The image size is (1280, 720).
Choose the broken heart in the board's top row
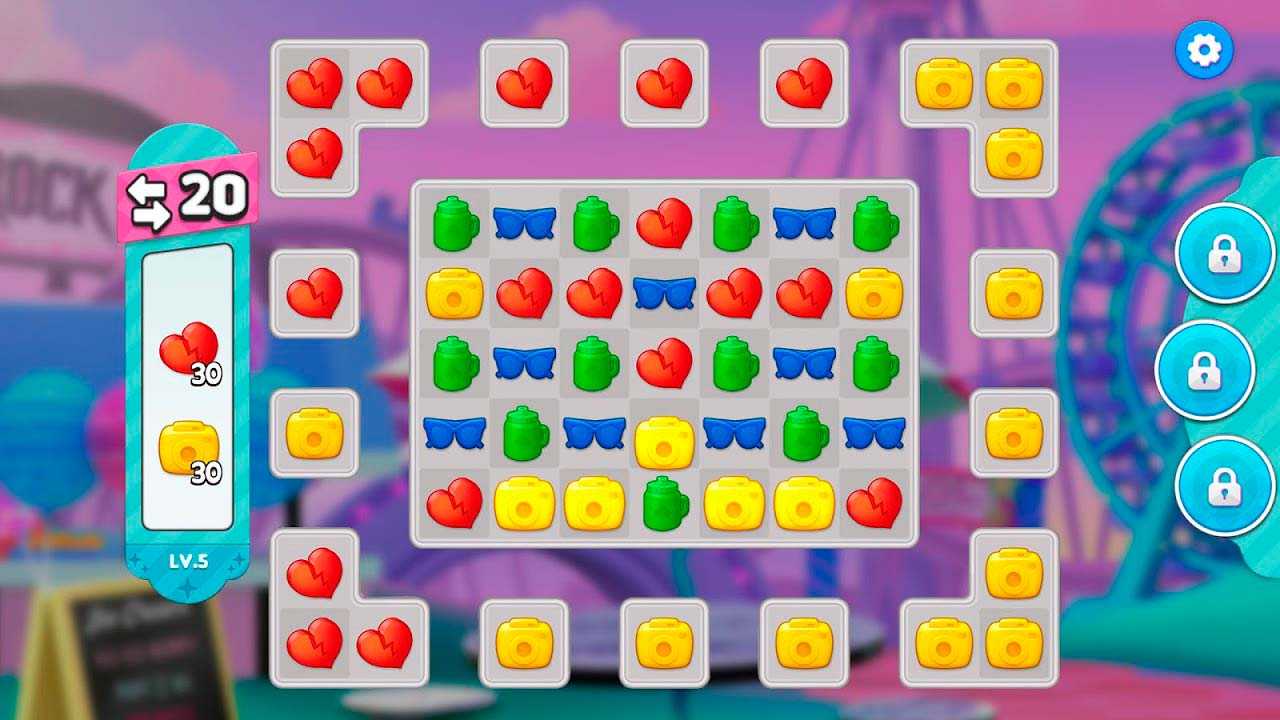[664, 223]
